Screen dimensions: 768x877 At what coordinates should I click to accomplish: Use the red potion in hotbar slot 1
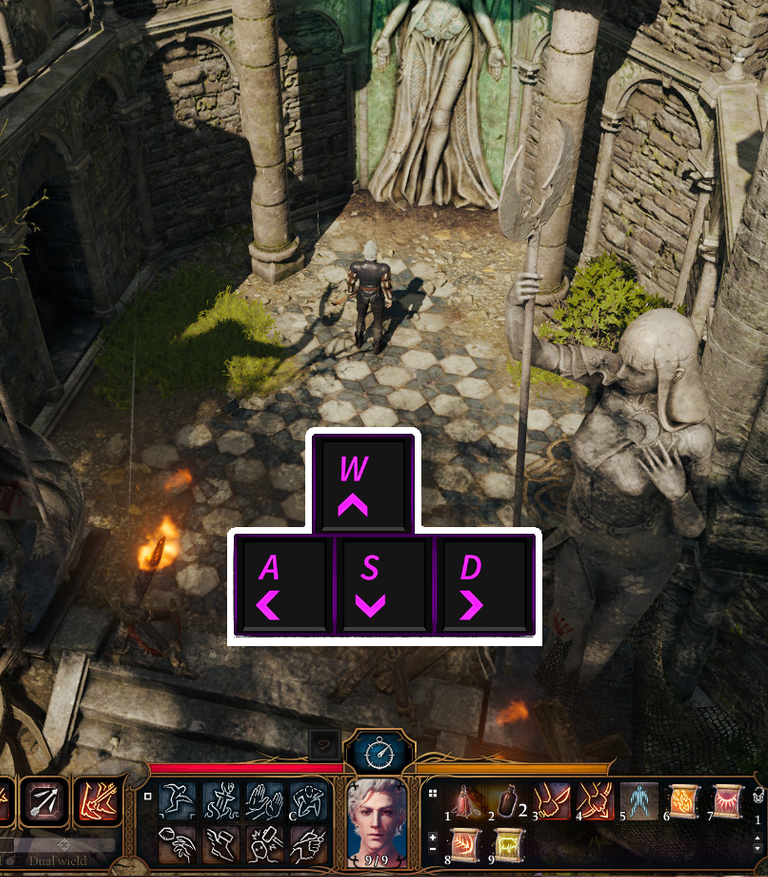(464, 802)
